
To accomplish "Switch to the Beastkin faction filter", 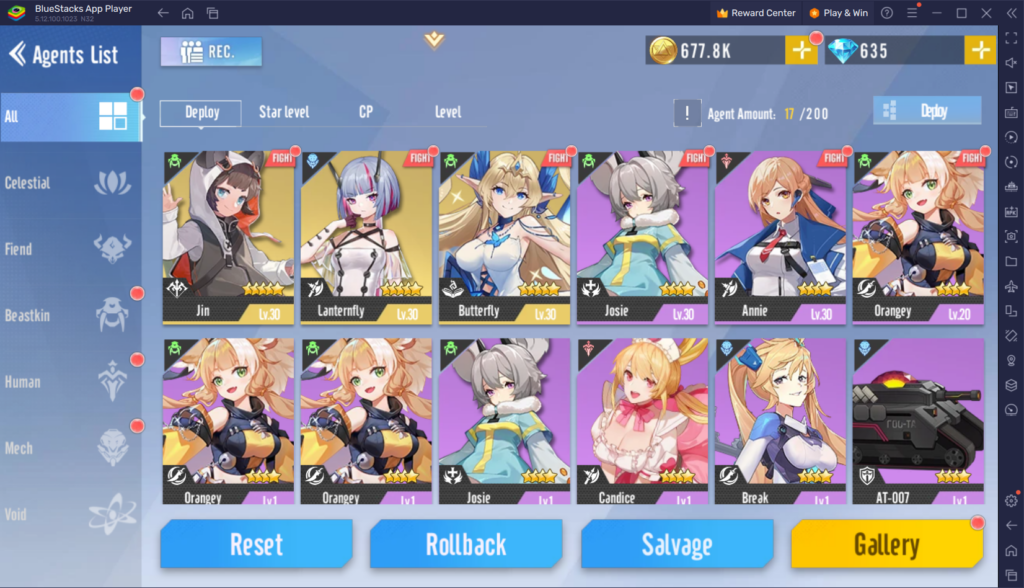I will tap(70, 315).
